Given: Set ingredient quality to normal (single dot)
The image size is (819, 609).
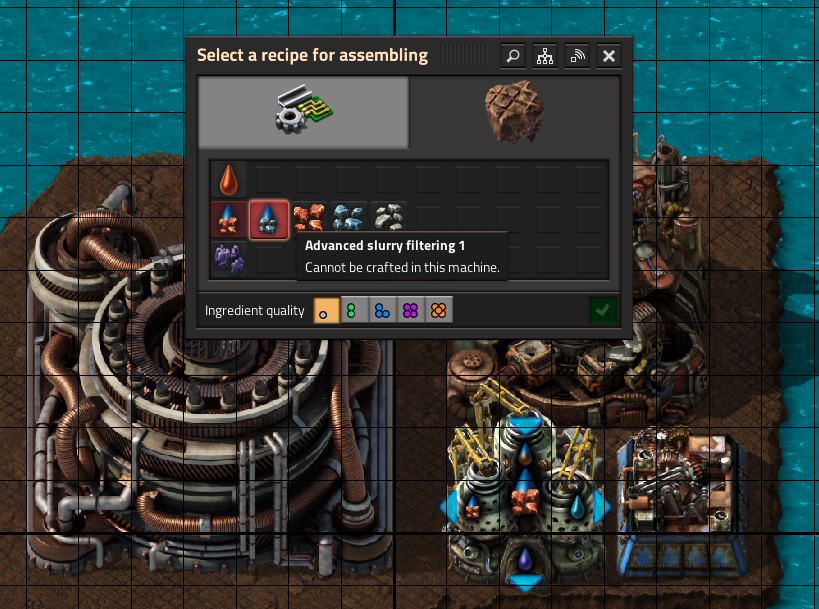Looking at the screenshot, I should [327, 311].
